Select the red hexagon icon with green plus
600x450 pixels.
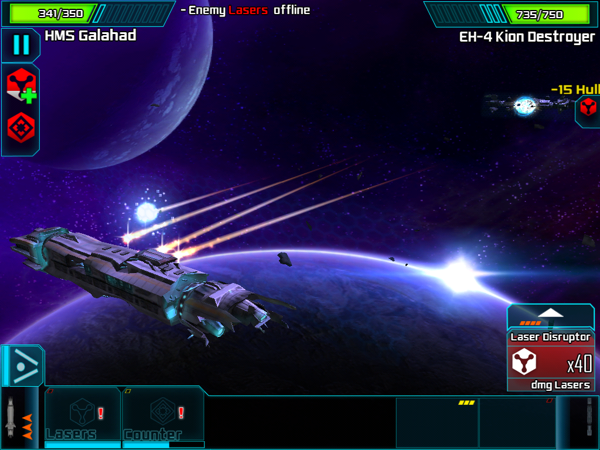(21, 86)
